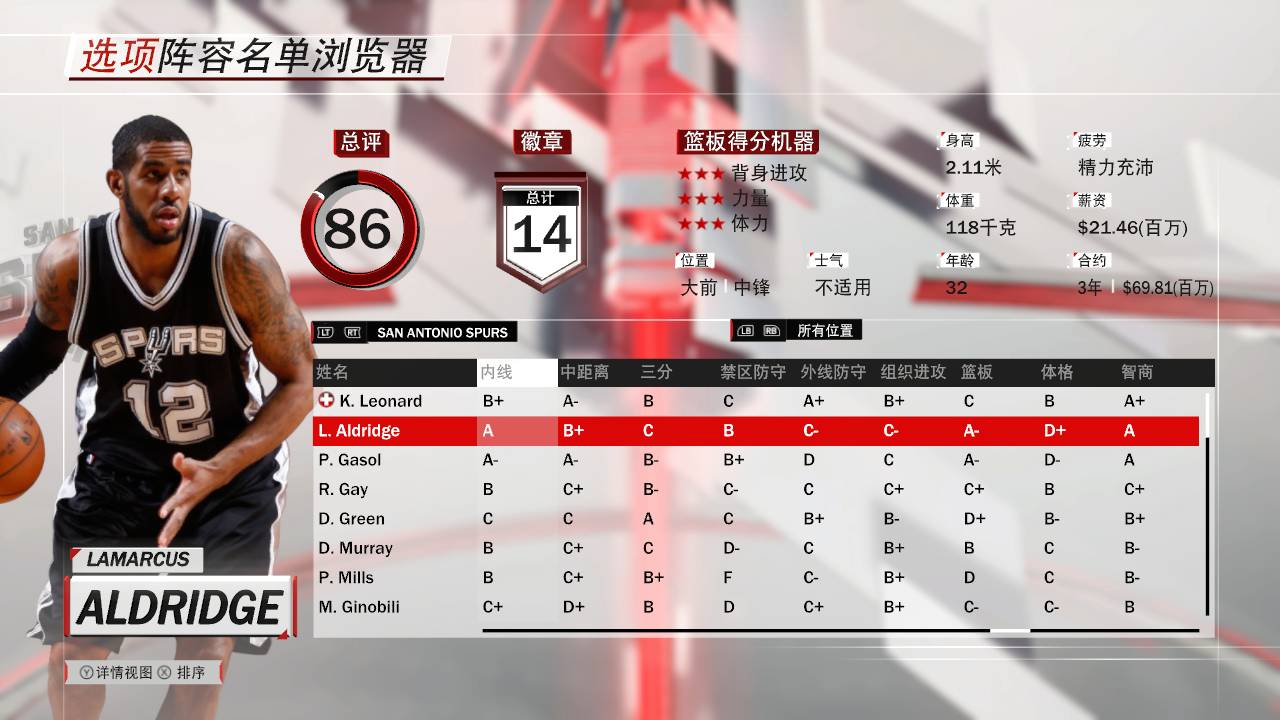Open the 所有位置 position filter
The height and width of the screenshot is (720, 1280).
pos(827,331)
